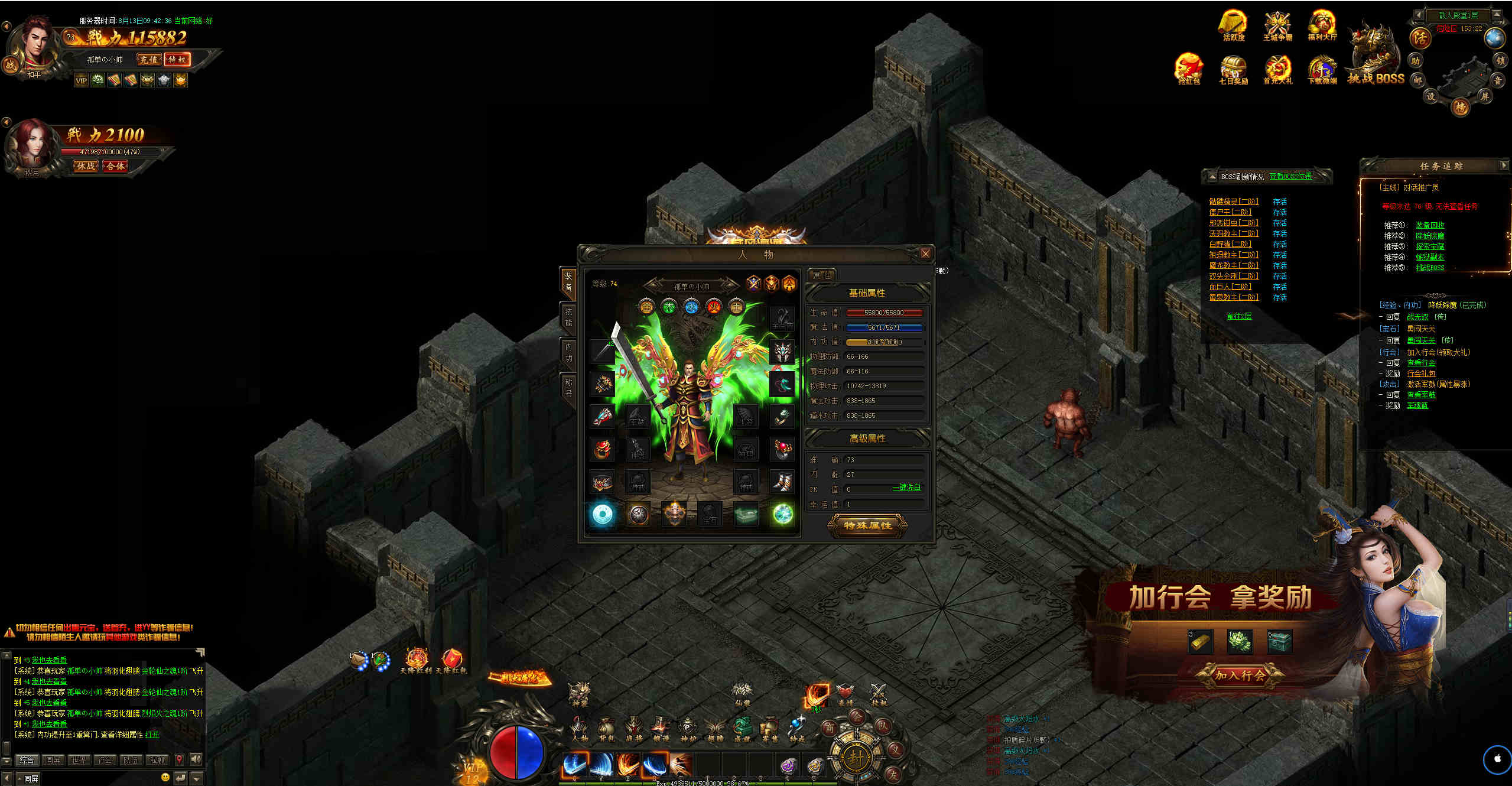Open the 七日奖励 seven-day reward icon
Screen dimensions: 1512x786
pyautogui.click(x=1233, y=70)
